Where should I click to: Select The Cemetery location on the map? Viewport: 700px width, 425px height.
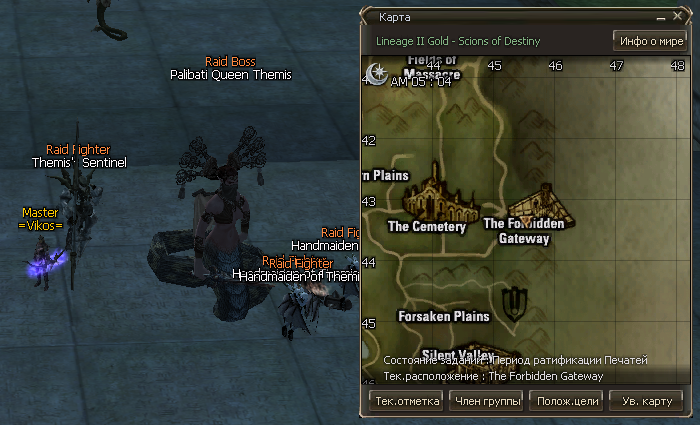[x=427, y=226]
